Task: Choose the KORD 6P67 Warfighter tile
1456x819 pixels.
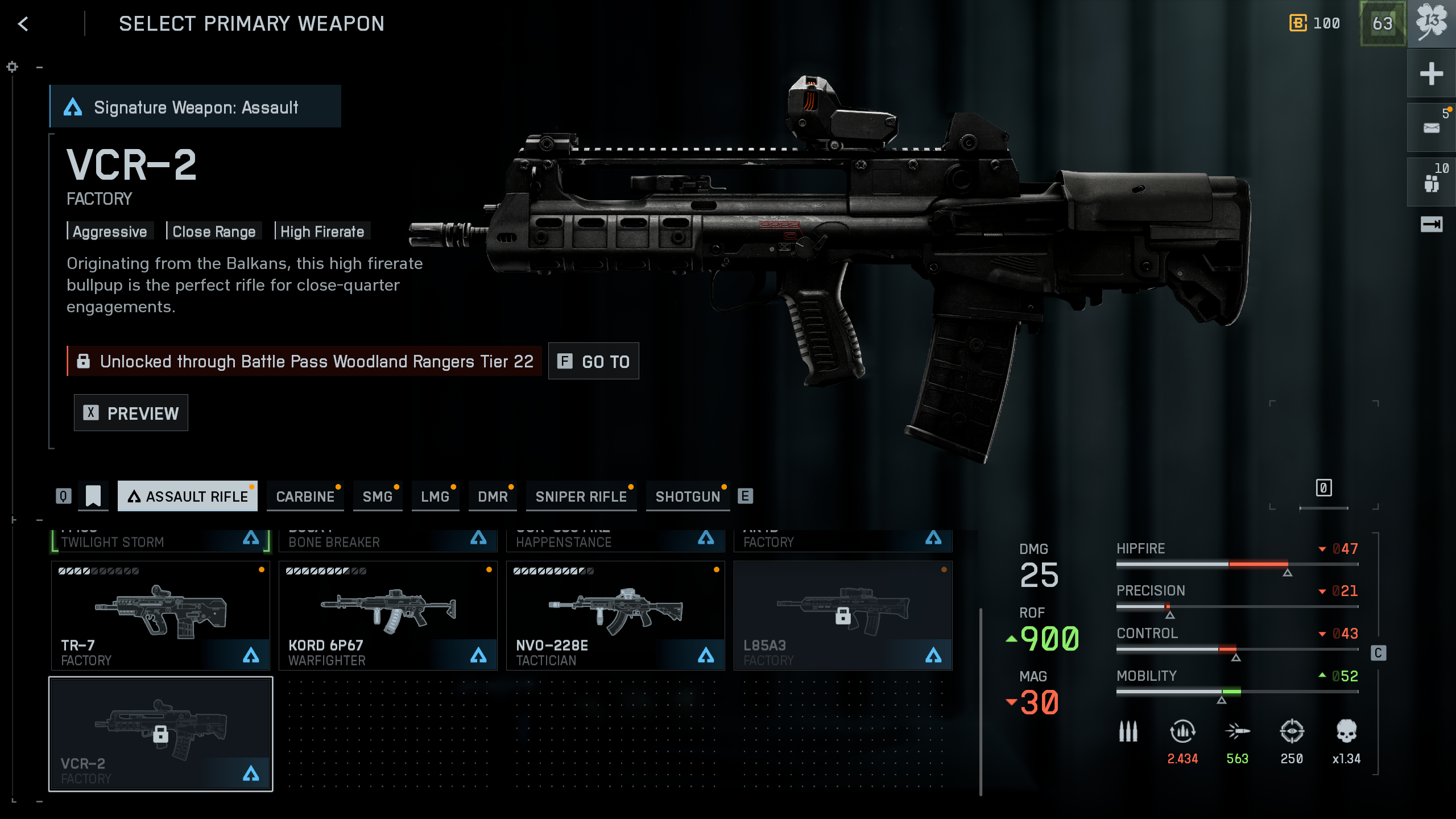Action: pos(388,615)
